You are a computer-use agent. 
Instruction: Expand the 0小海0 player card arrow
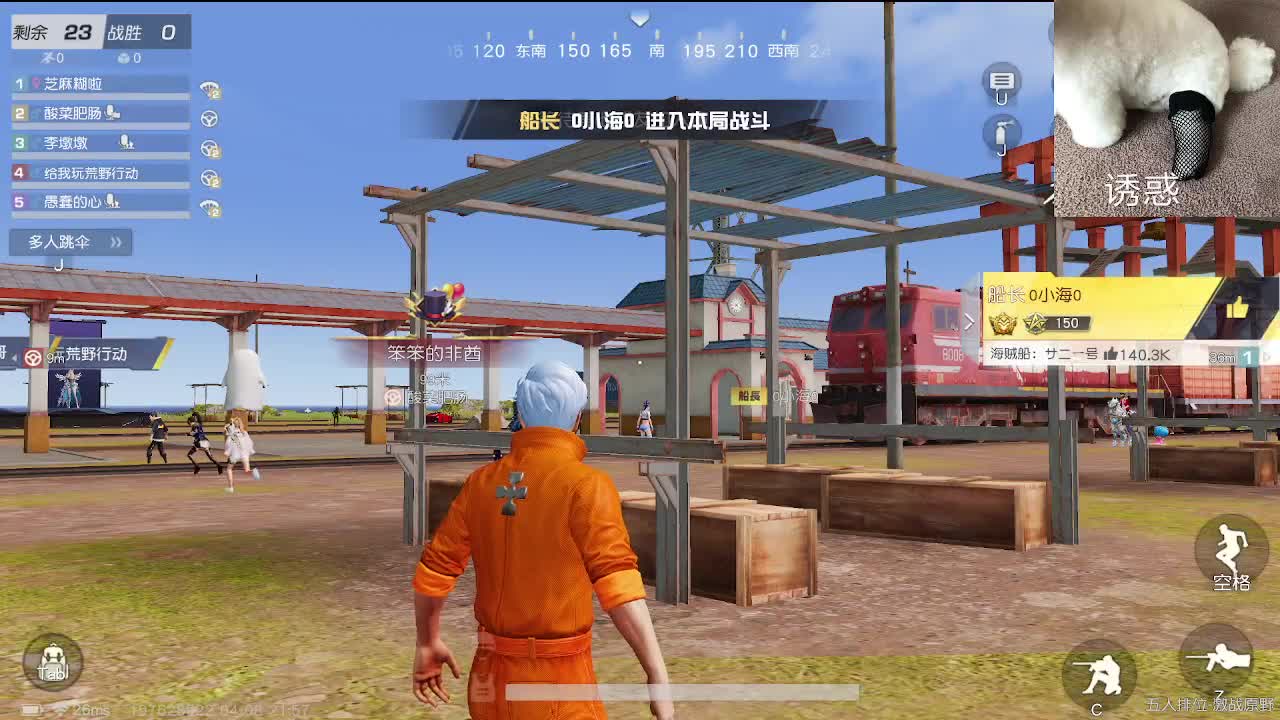click(x=971, y=322)
